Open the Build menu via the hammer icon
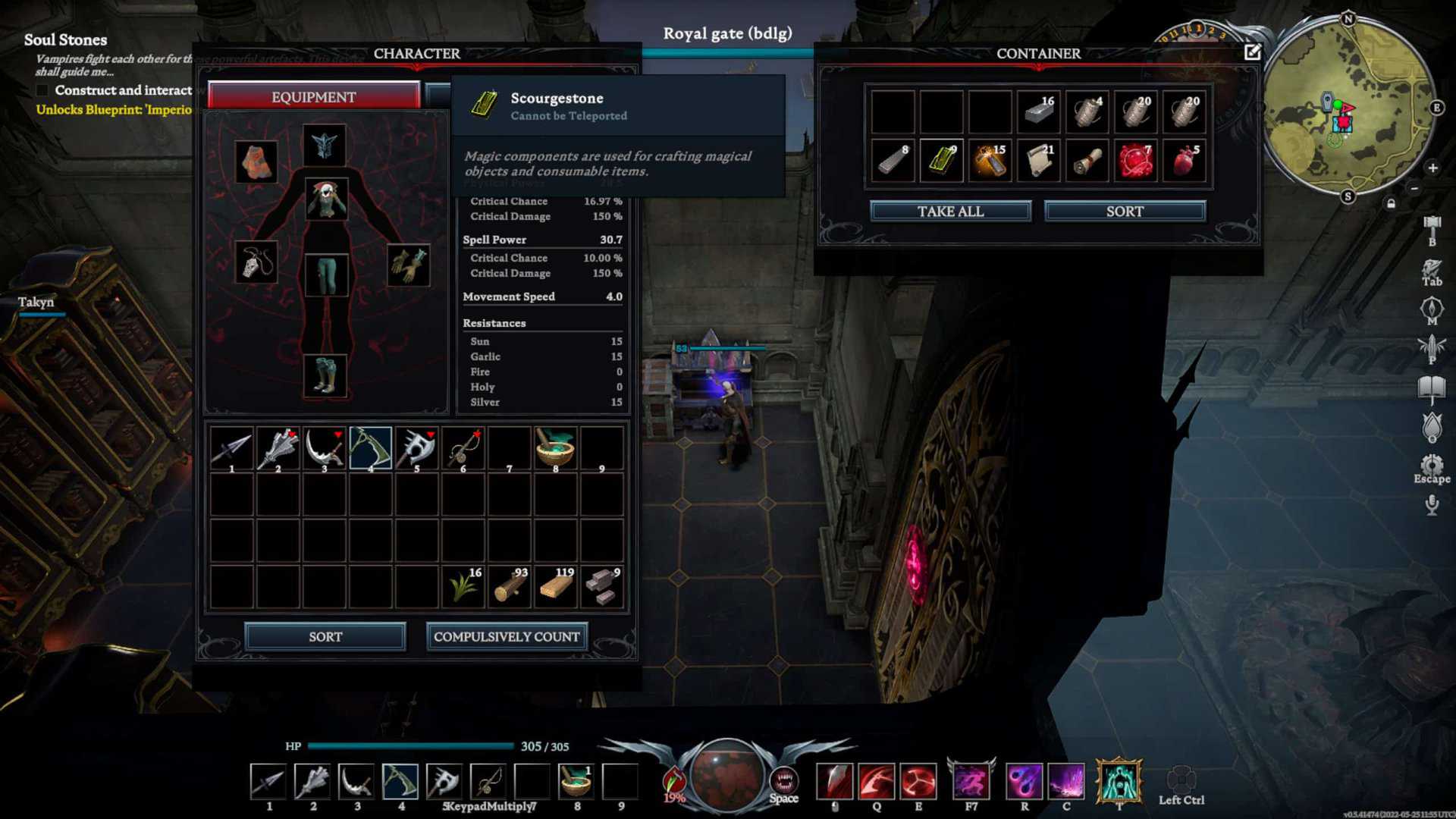 tap(1432, 225)
